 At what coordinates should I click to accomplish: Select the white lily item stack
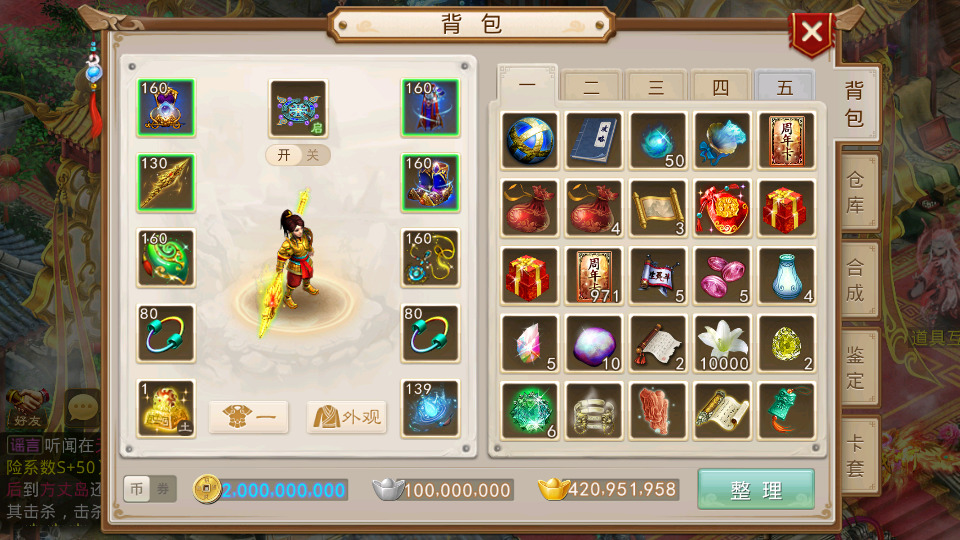tap(722, 343)
